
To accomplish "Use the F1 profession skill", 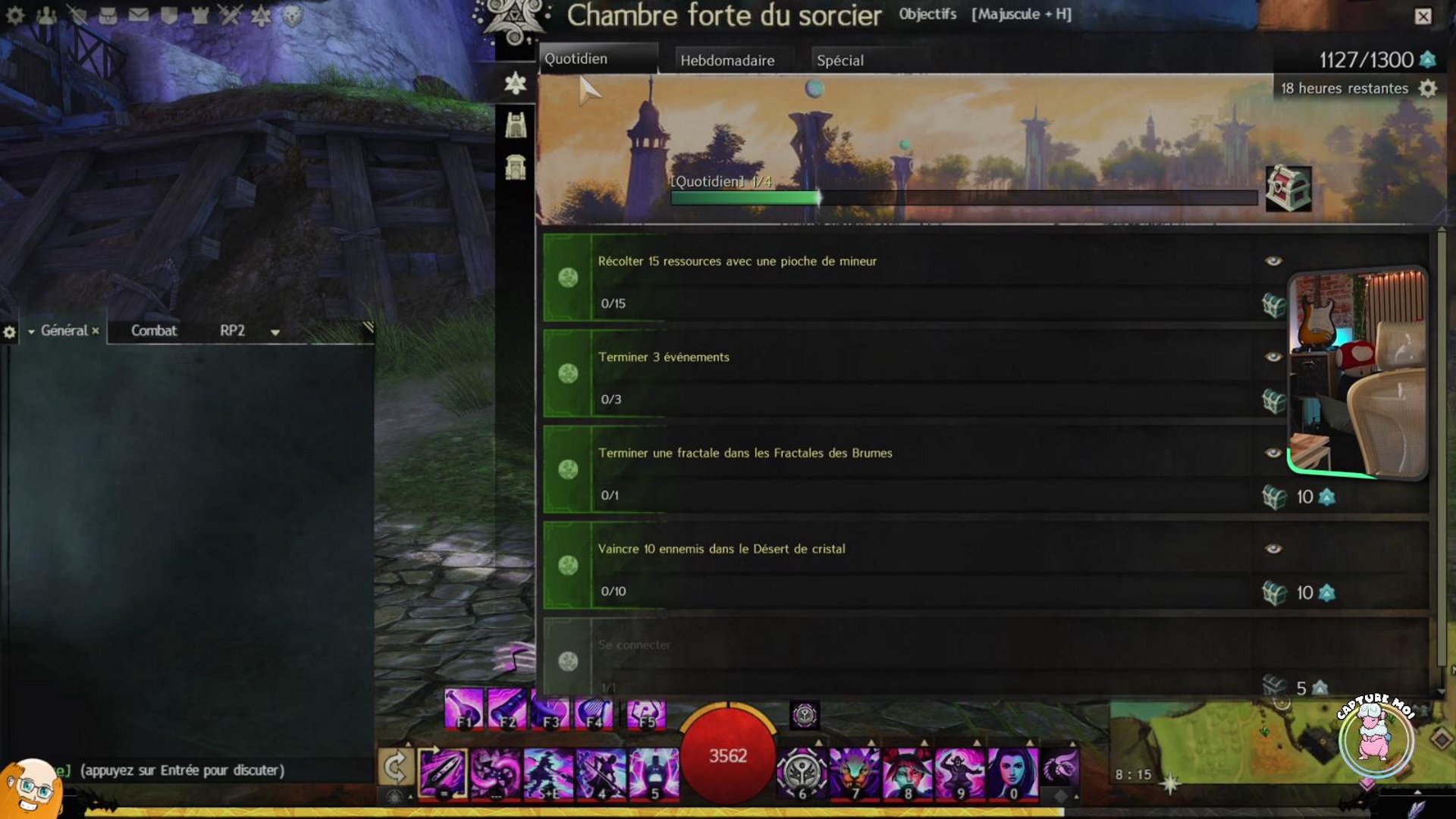I will [x=463, y=710].
